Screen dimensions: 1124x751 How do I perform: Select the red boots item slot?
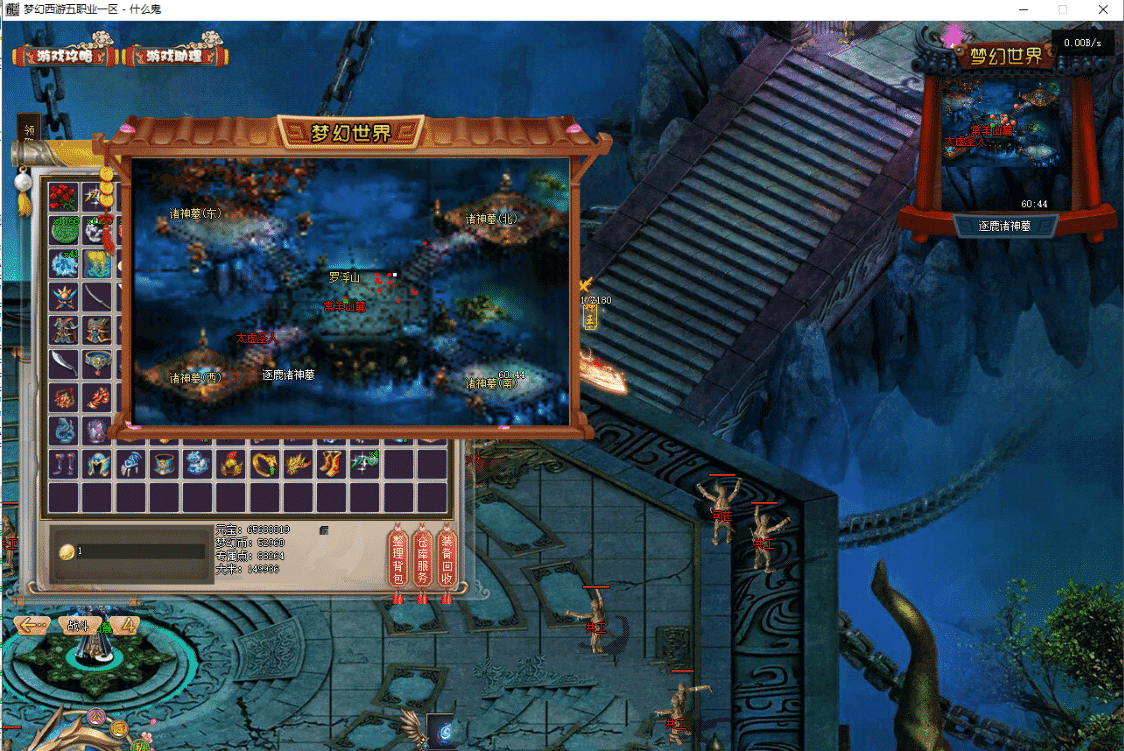click(x=331, y=463)
